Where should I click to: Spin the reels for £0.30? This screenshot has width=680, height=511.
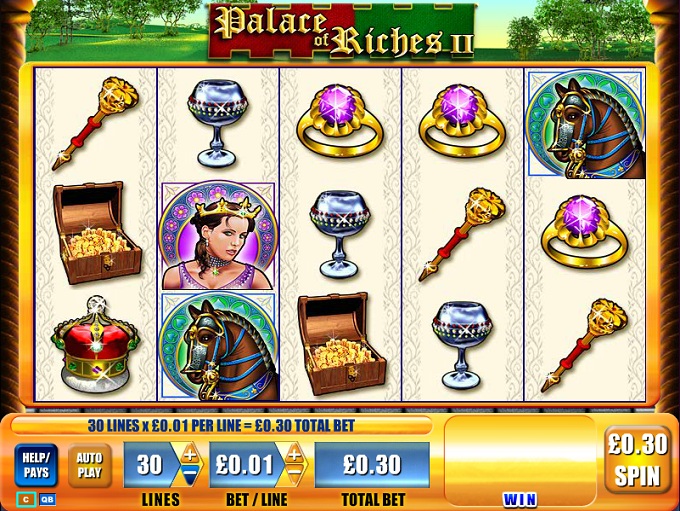[x=637, y=459]
